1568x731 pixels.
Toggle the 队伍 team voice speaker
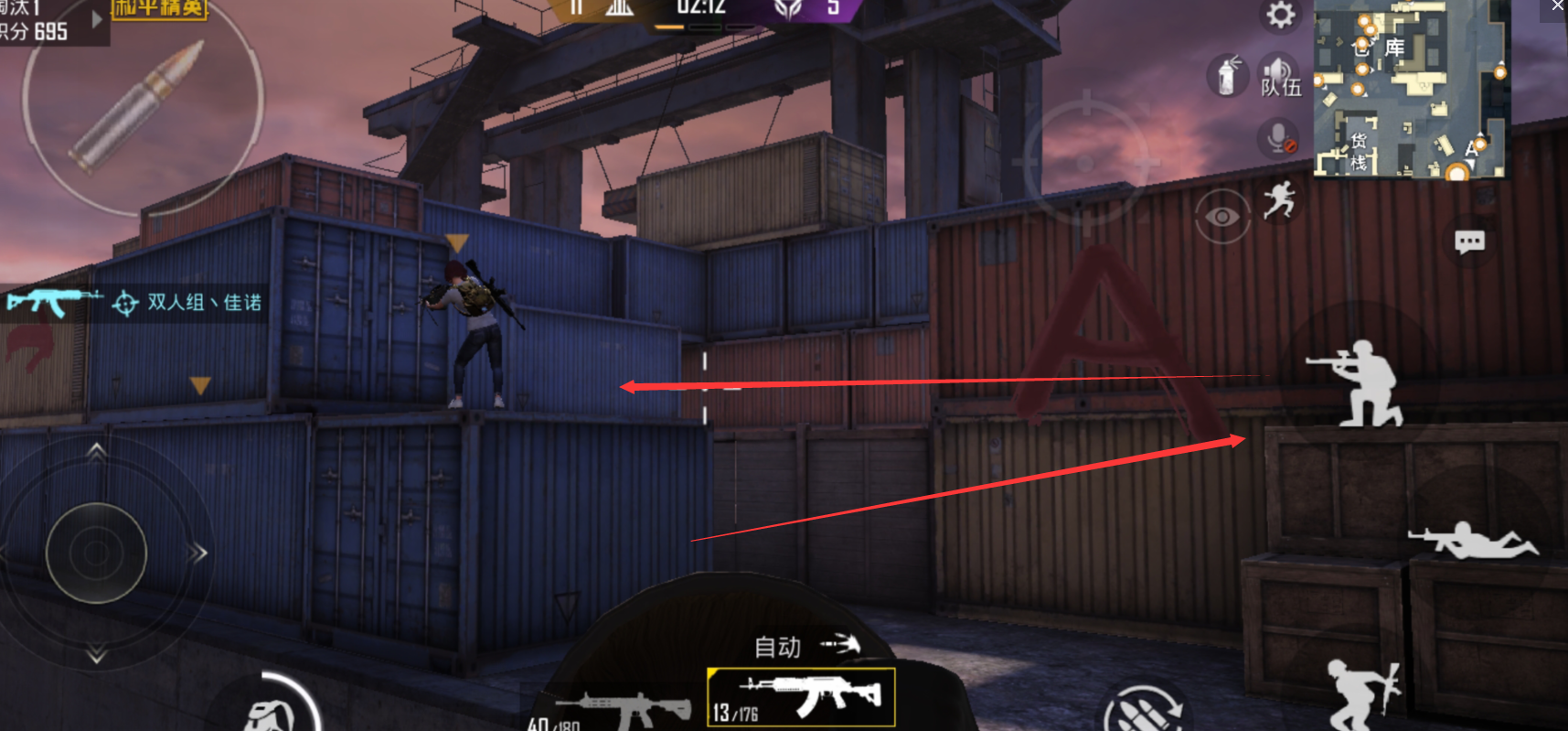click(1279, 75)
